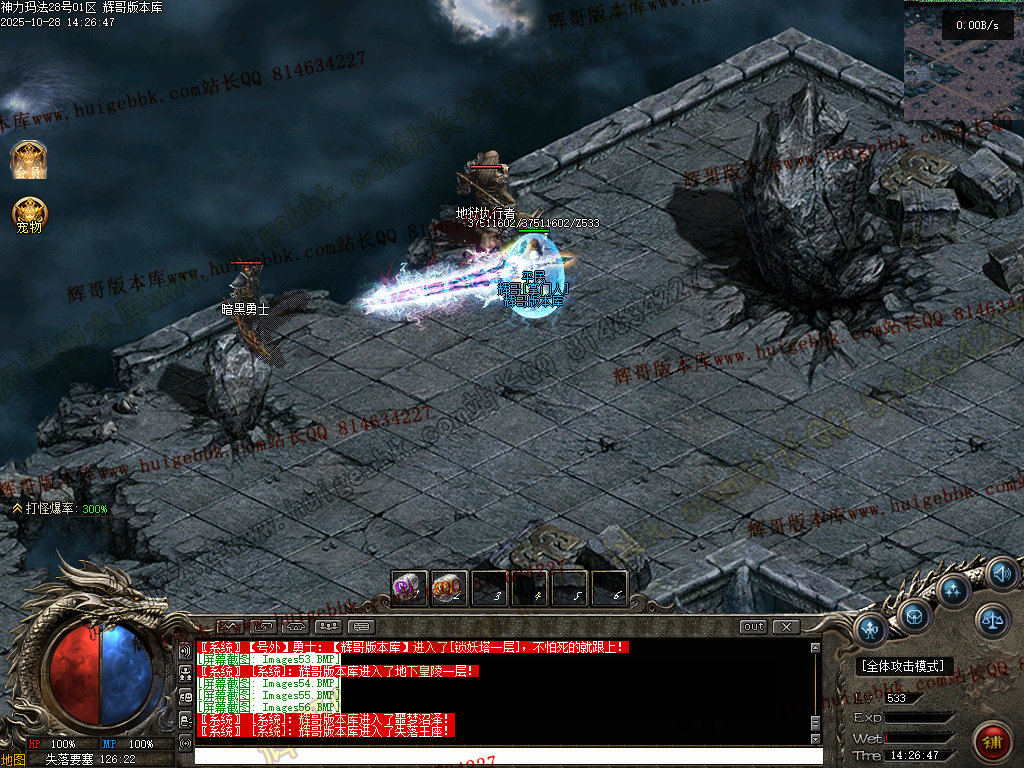Image resolution: width=1024 pixels, height=768 pixels.
Task: Open the red 铺 shop button
Action: pos(993,740)
